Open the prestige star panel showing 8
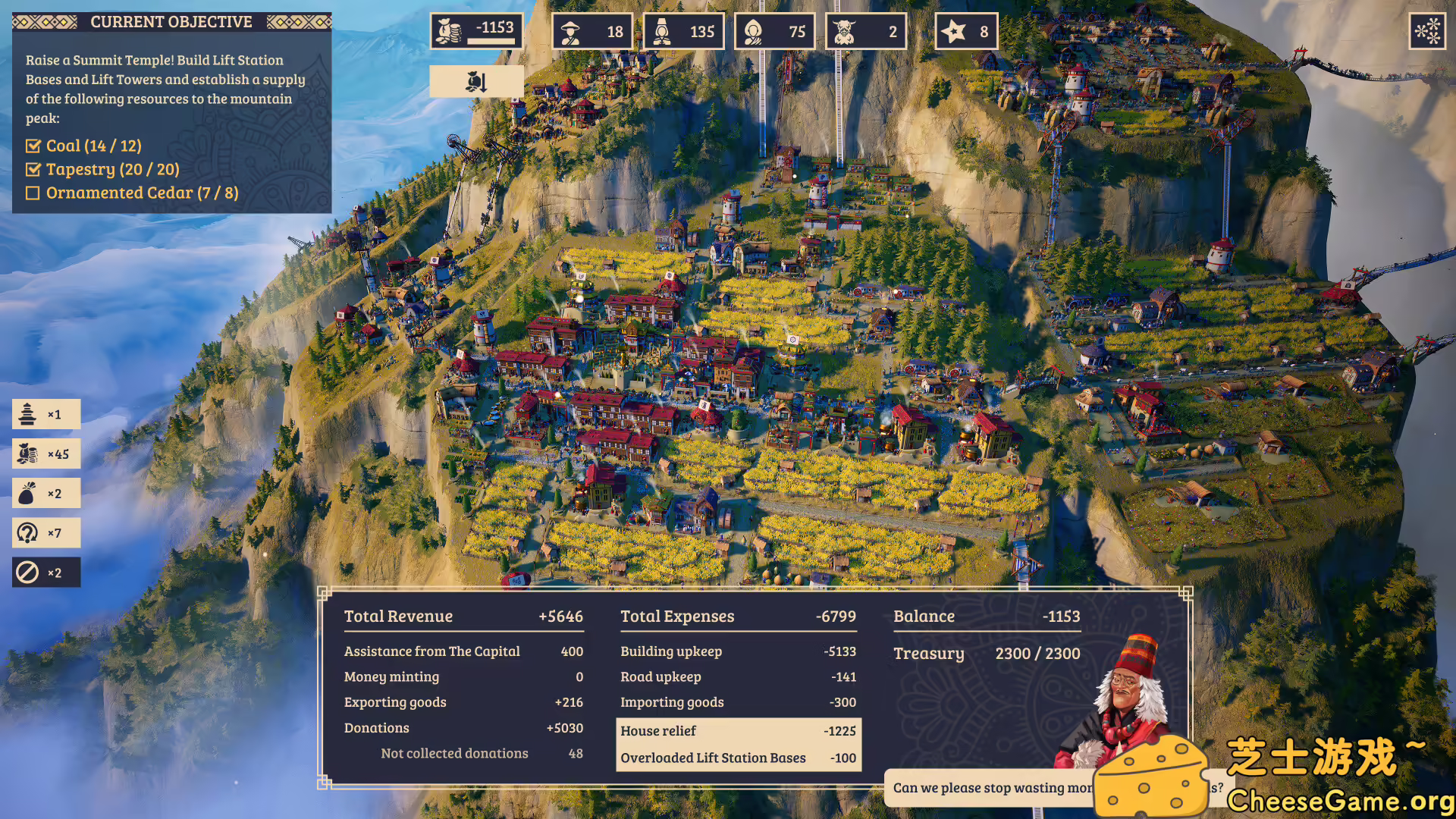The image size is (1456, 819). (x=966, y=30)
